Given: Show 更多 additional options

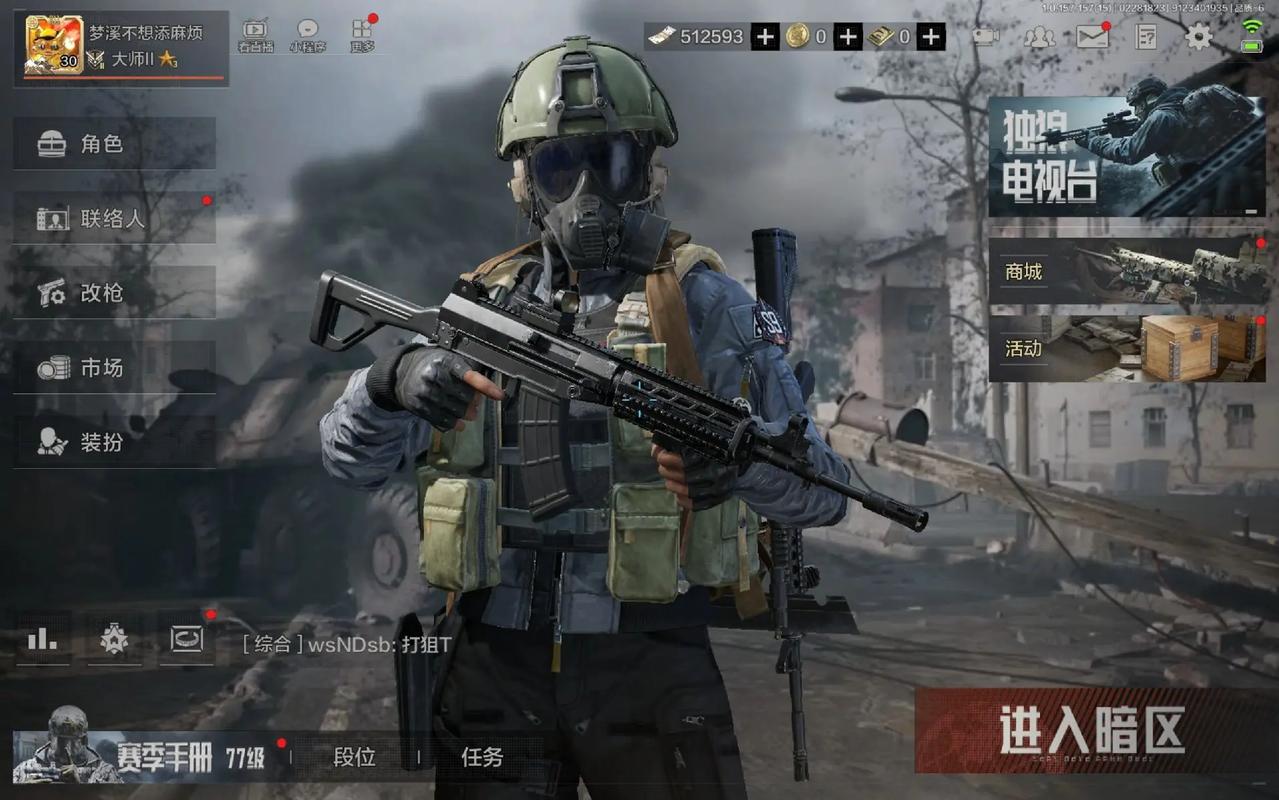Looking at the screenshot, I should coord(362,36).
